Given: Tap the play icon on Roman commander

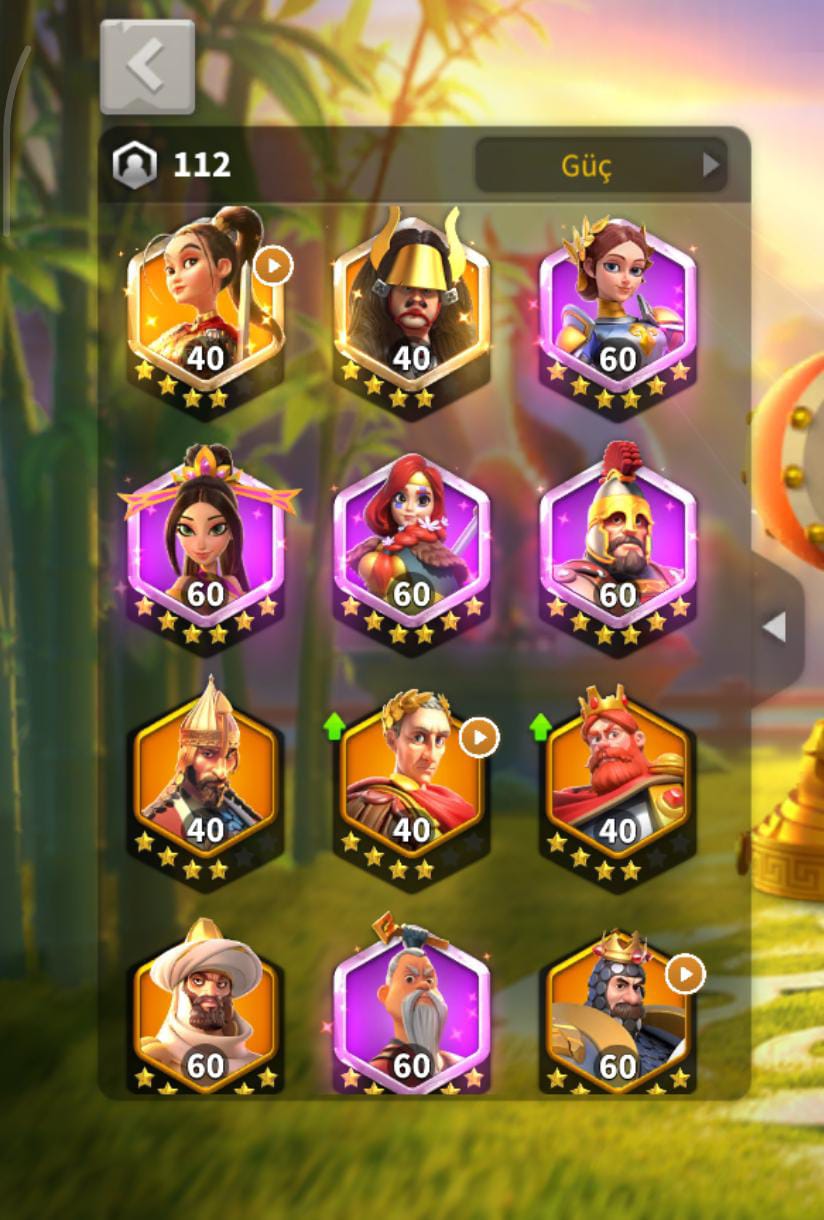Looking at the screenshot, I should click(x=479, y=738).
